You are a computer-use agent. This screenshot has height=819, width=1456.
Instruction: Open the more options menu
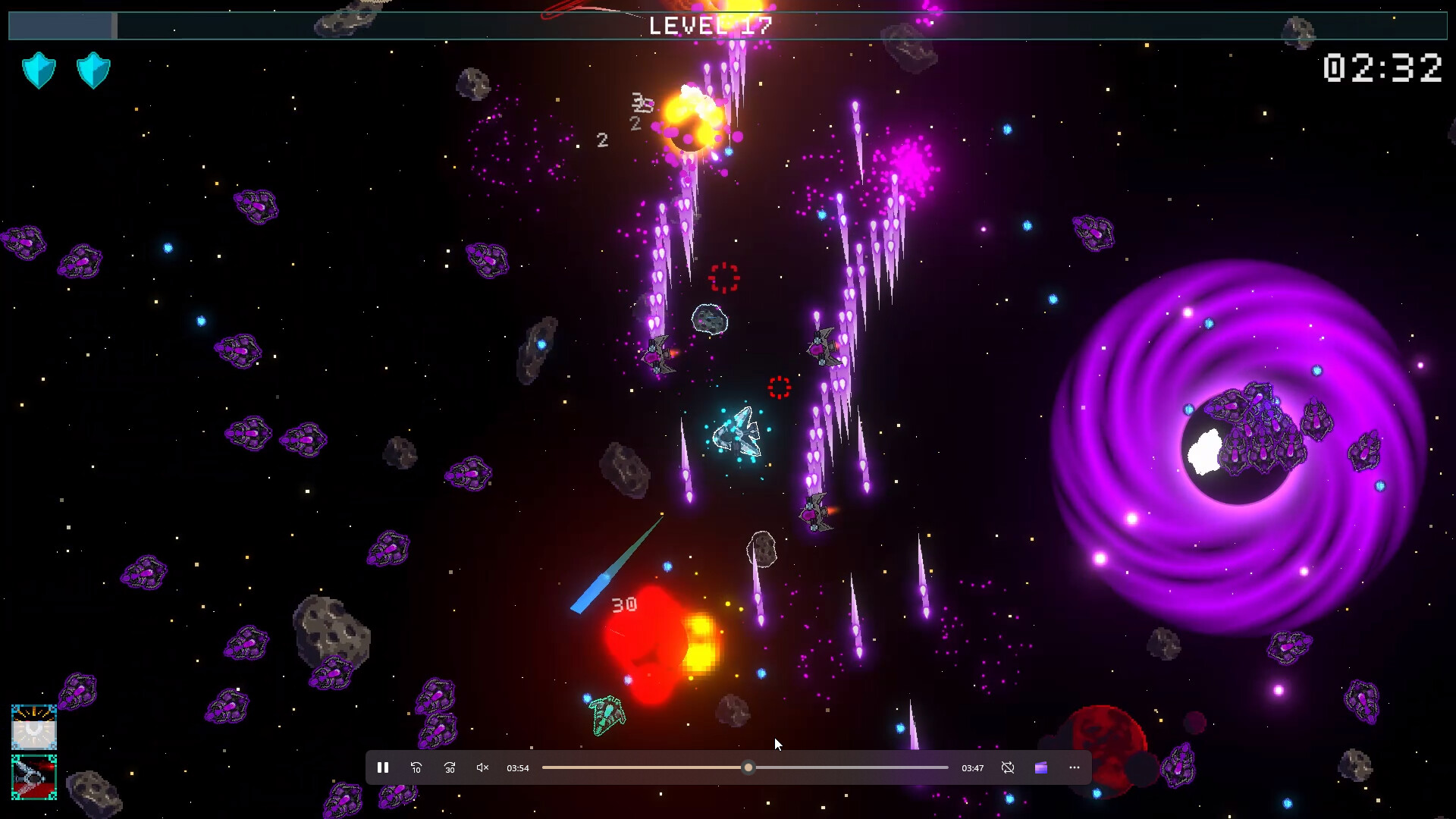click(1073, 767)
